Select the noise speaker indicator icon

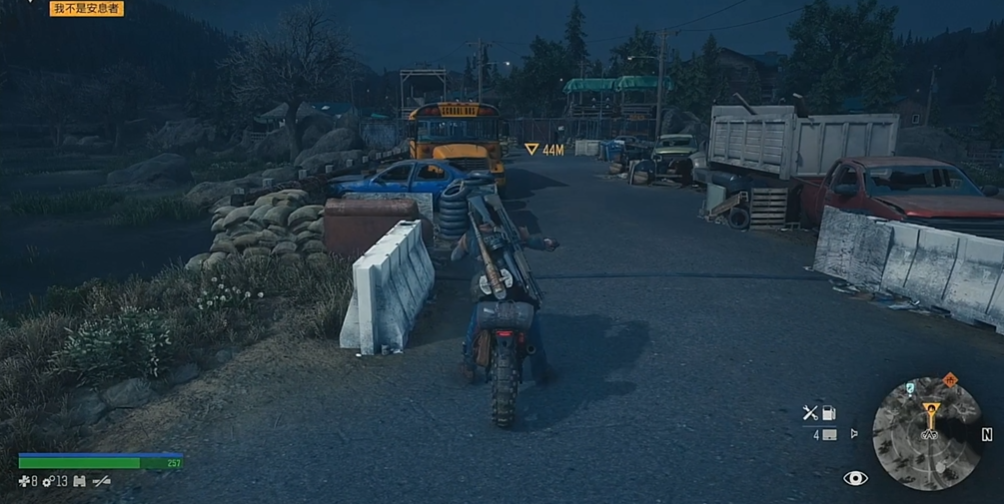(x=853, y=434)
